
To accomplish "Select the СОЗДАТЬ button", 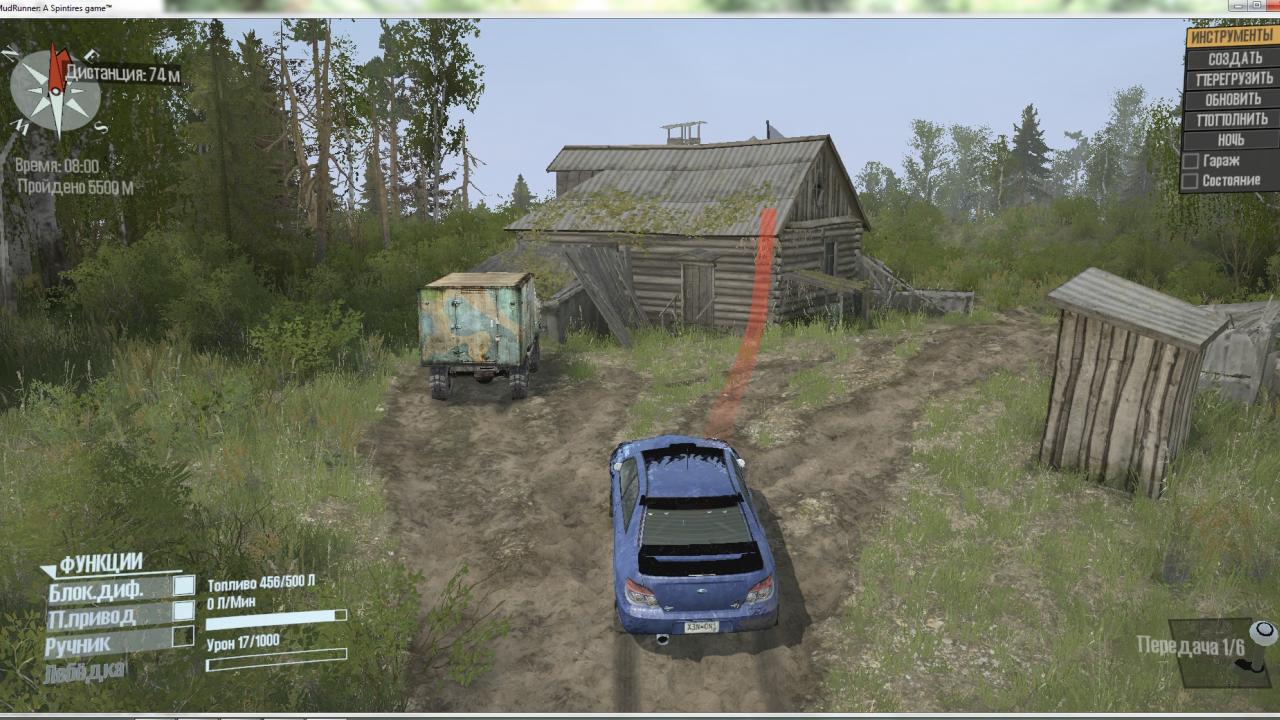I will point(1234,58).
